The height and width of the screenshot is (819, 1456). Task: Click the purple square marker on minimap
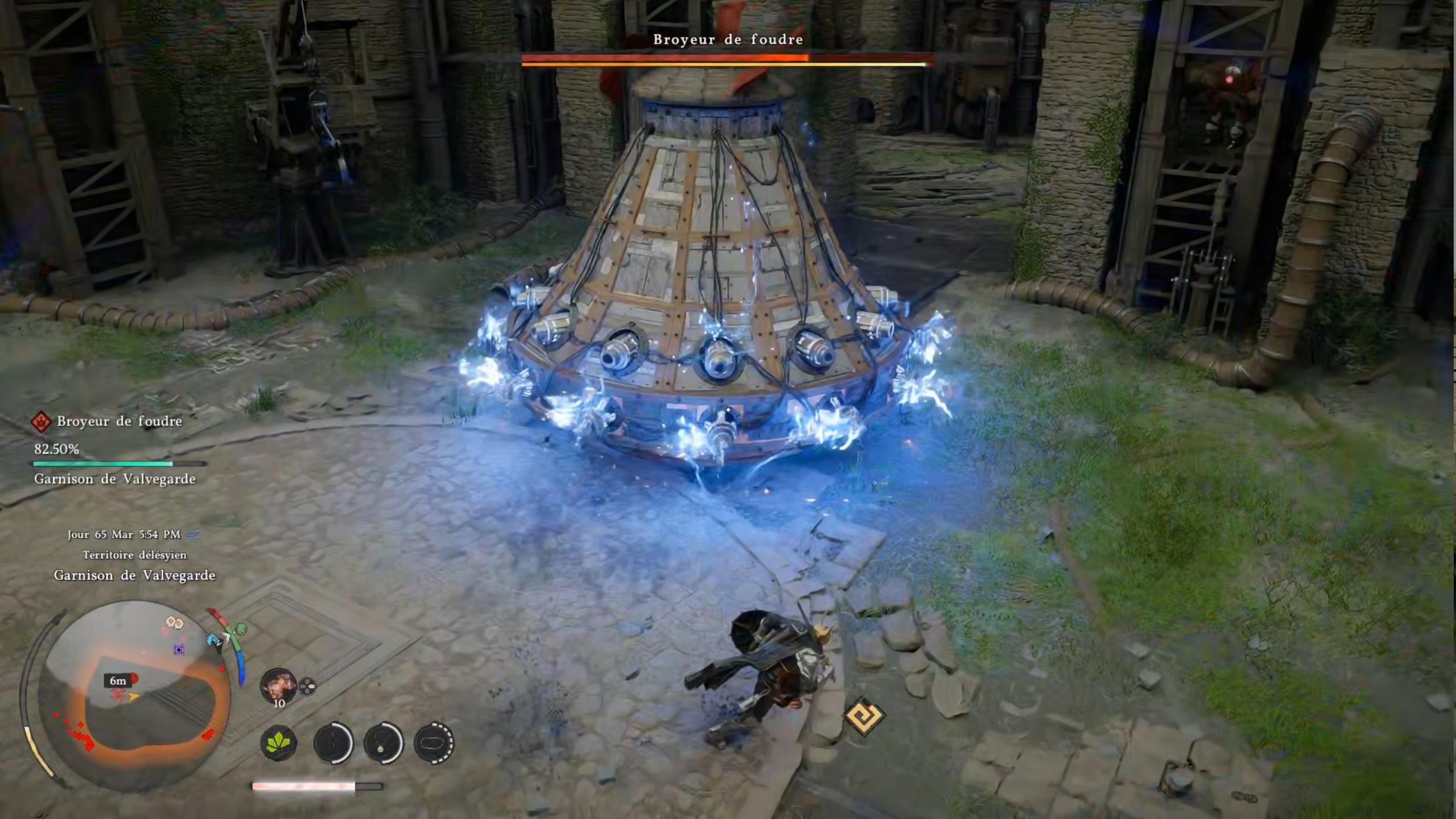179,649
